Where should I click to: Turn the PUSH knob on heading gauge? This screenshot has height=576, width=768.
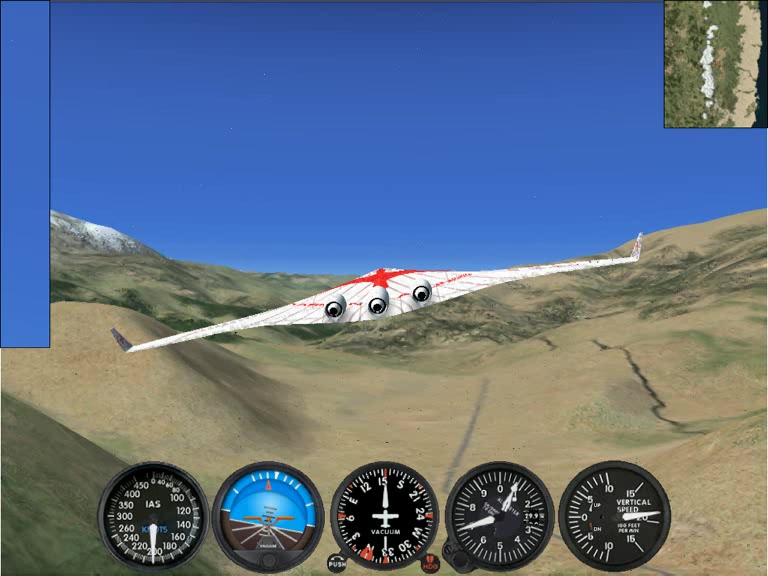point(338,564)
